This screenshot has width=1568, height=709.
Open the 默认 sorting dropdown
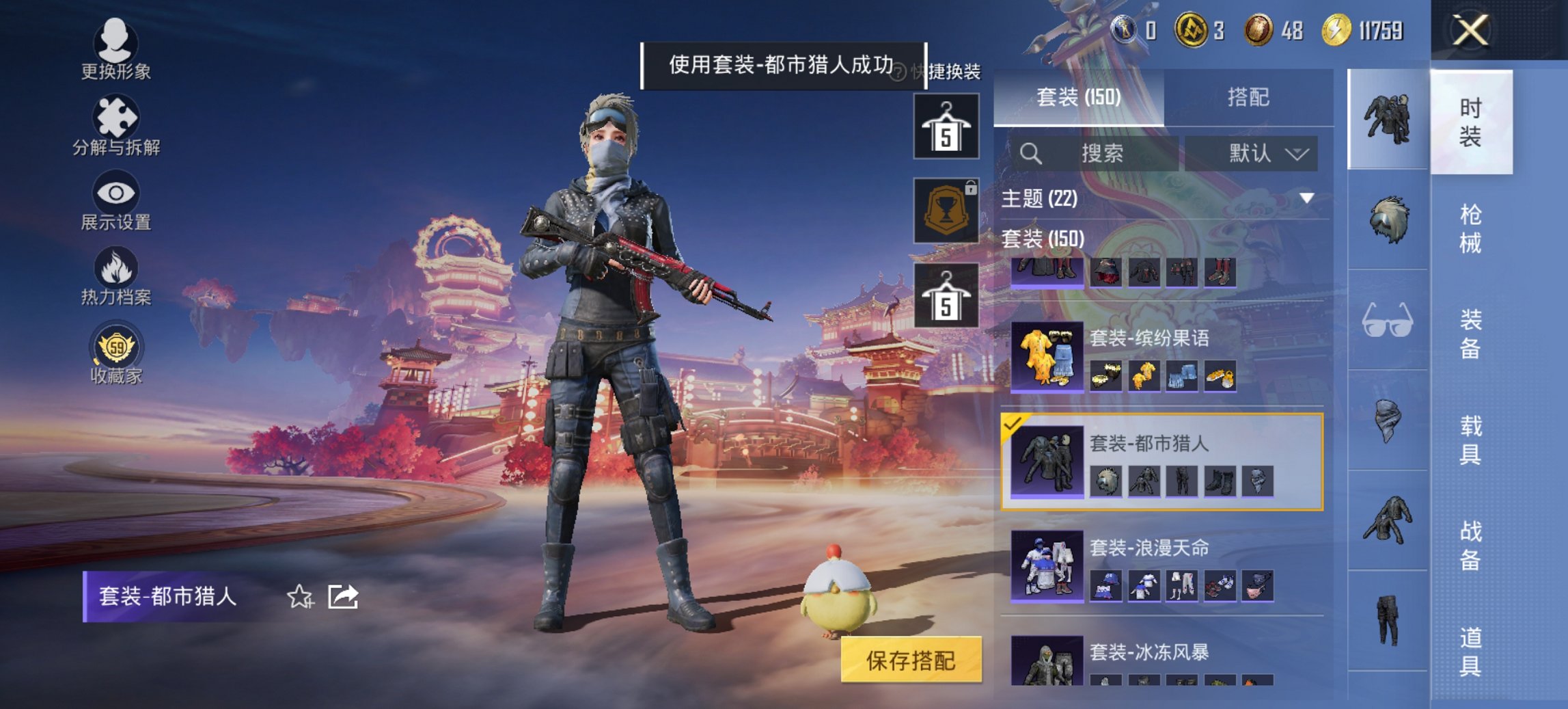[1261, 153]
